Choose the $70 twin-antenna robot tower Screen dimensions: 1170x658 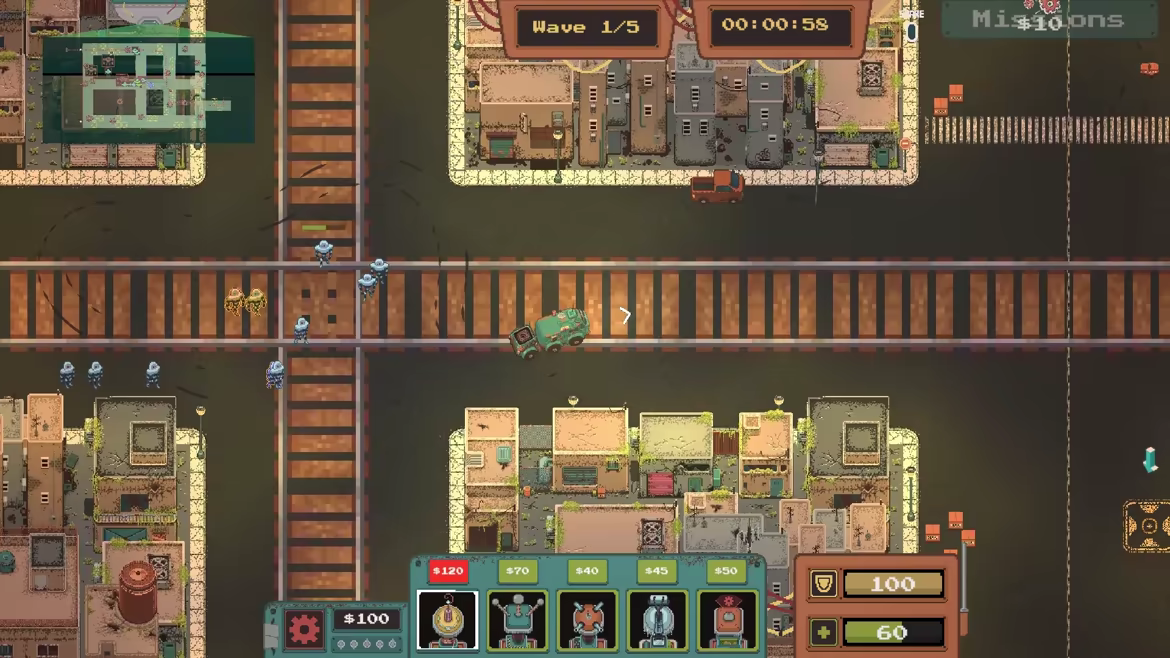[517, 620]
